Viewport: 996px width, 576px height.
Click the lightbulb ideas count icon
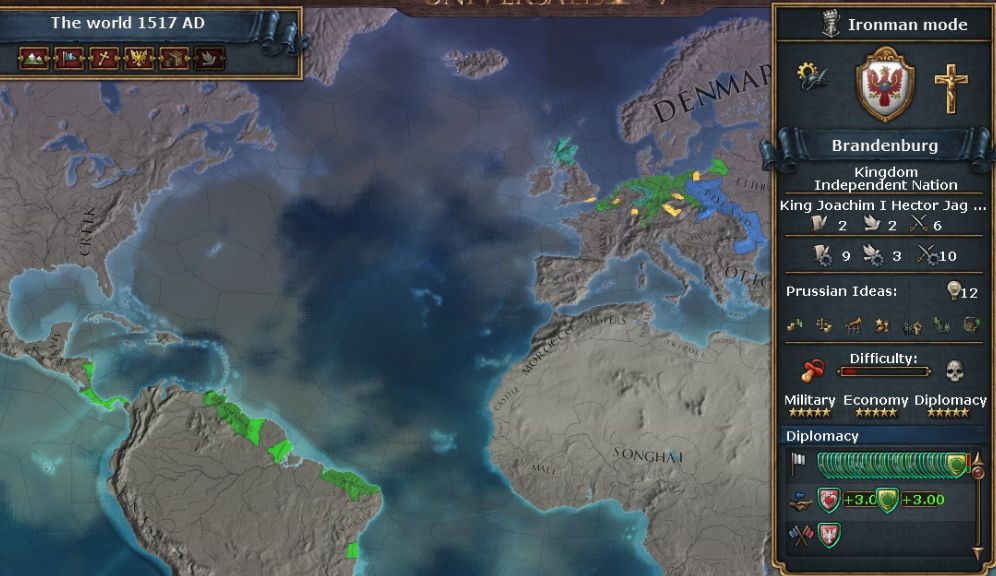pos(955,291)
